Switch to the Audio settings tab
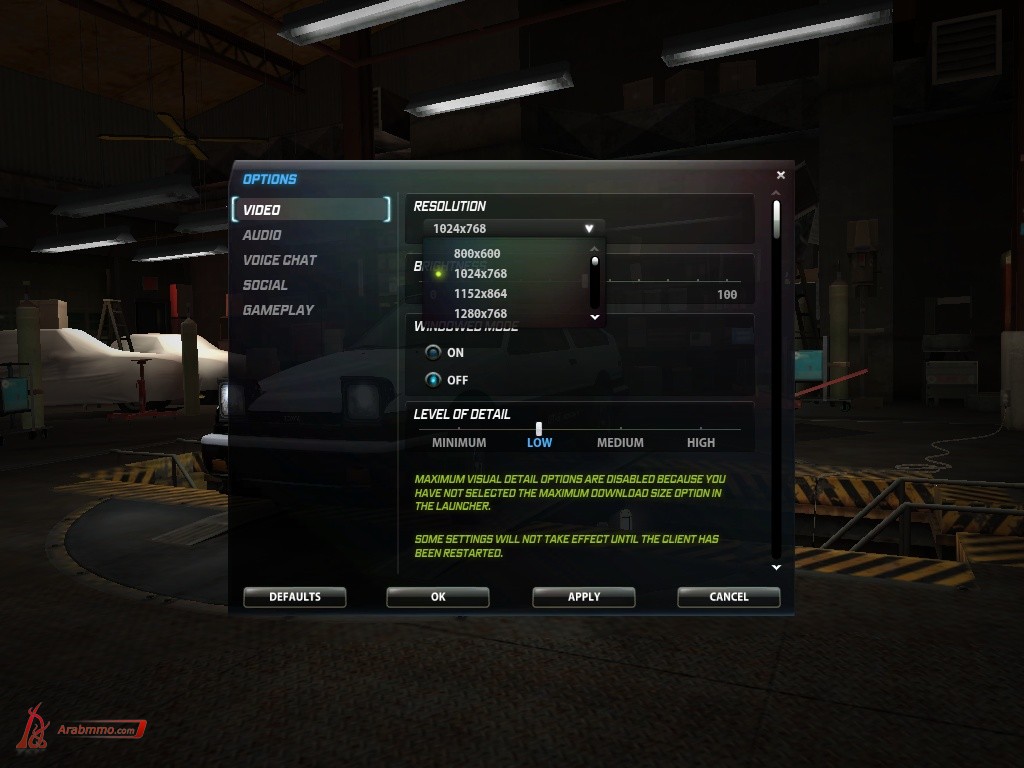The width and height of the screenshot is (1024, 768). (262, 235)
